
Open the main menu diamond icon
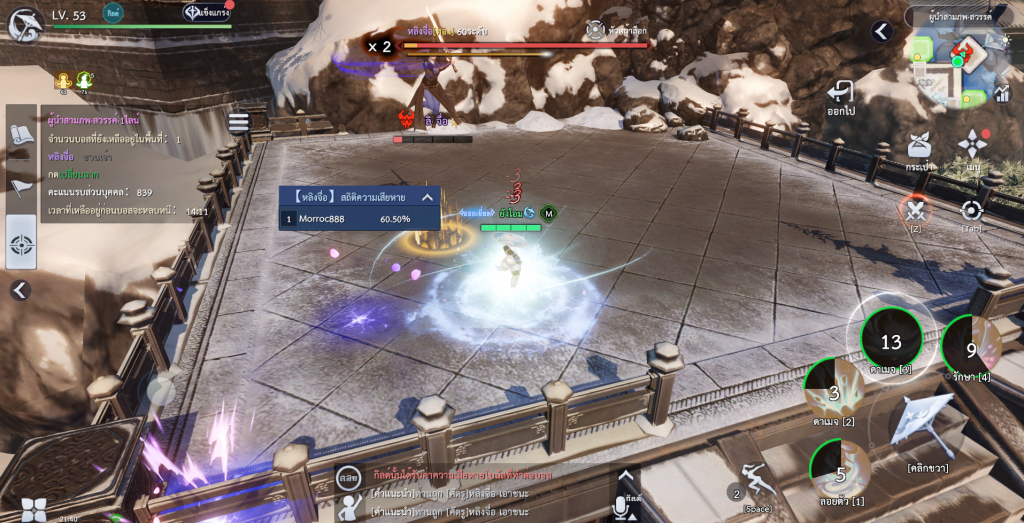[x=972, y=150]
